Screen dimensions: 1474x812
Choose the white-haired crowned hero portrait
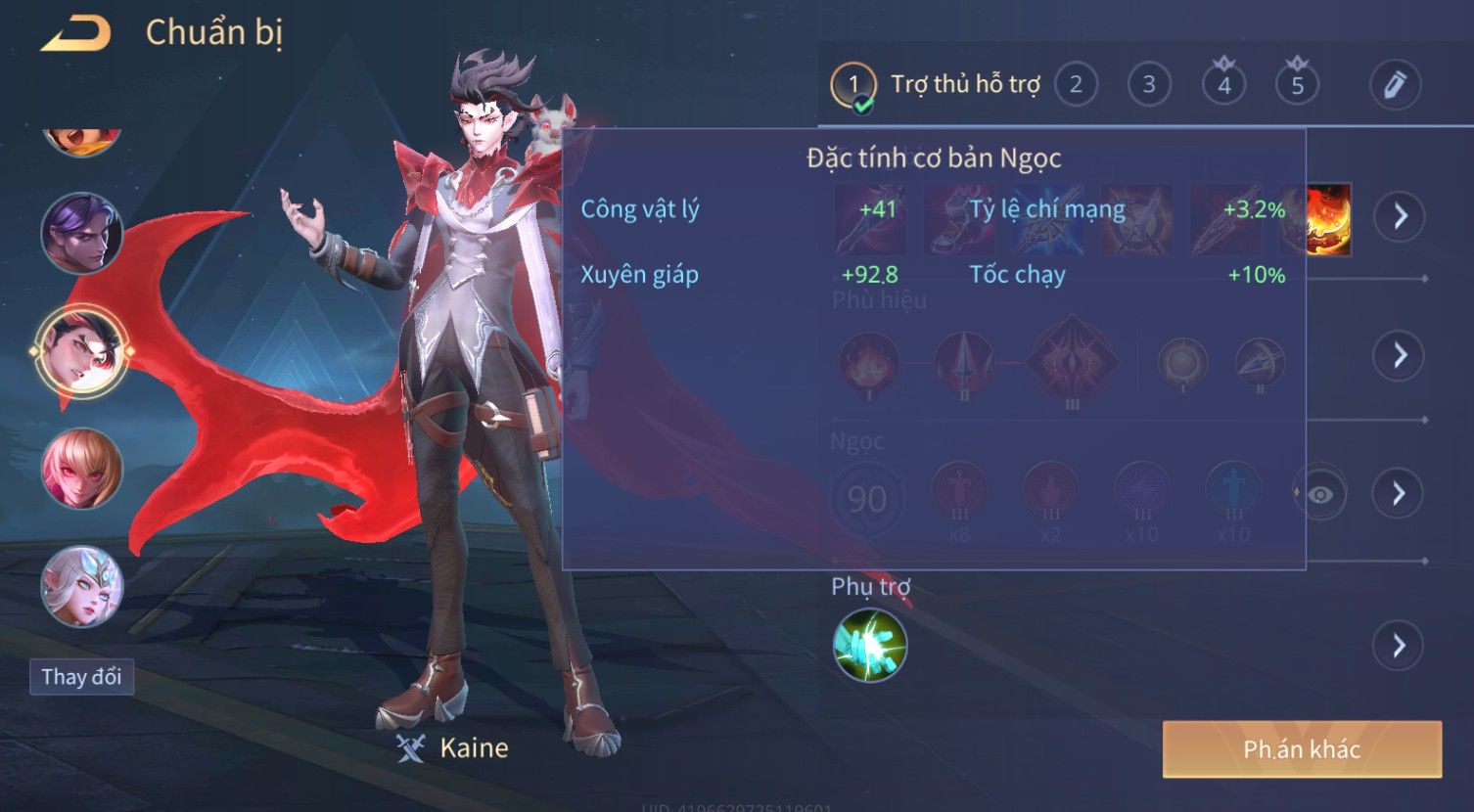click(82, 586)
